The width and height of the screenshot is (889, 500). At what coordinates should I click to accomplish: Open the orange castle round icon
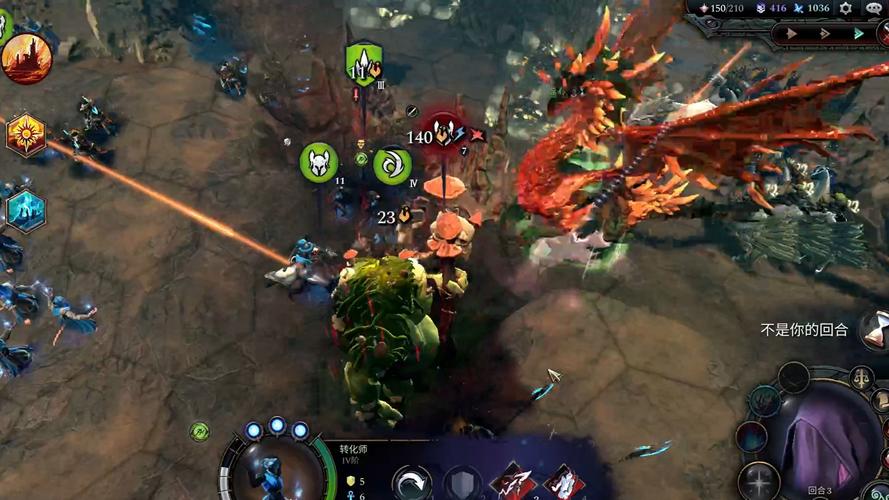tap(26, 58)
